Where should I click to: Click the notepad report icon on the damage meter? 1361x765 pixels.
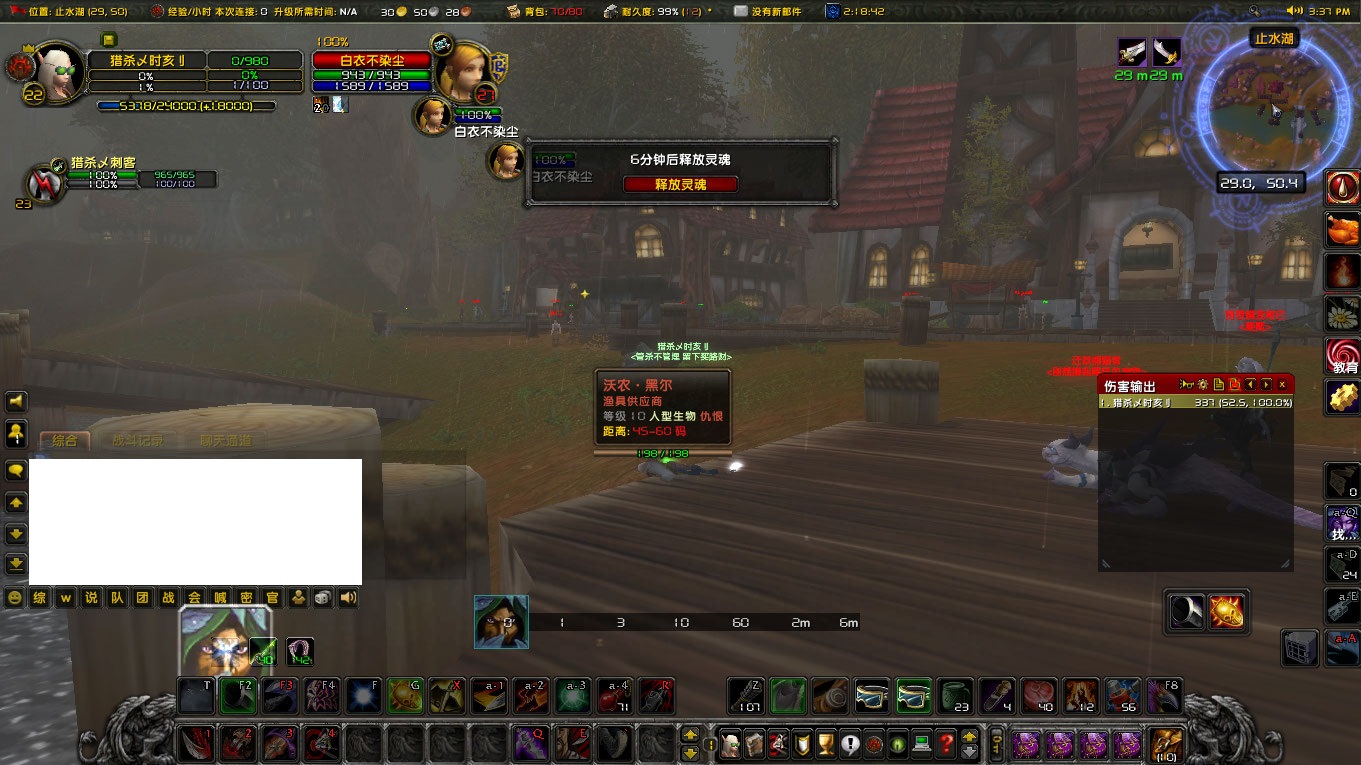pos(1219,384)
